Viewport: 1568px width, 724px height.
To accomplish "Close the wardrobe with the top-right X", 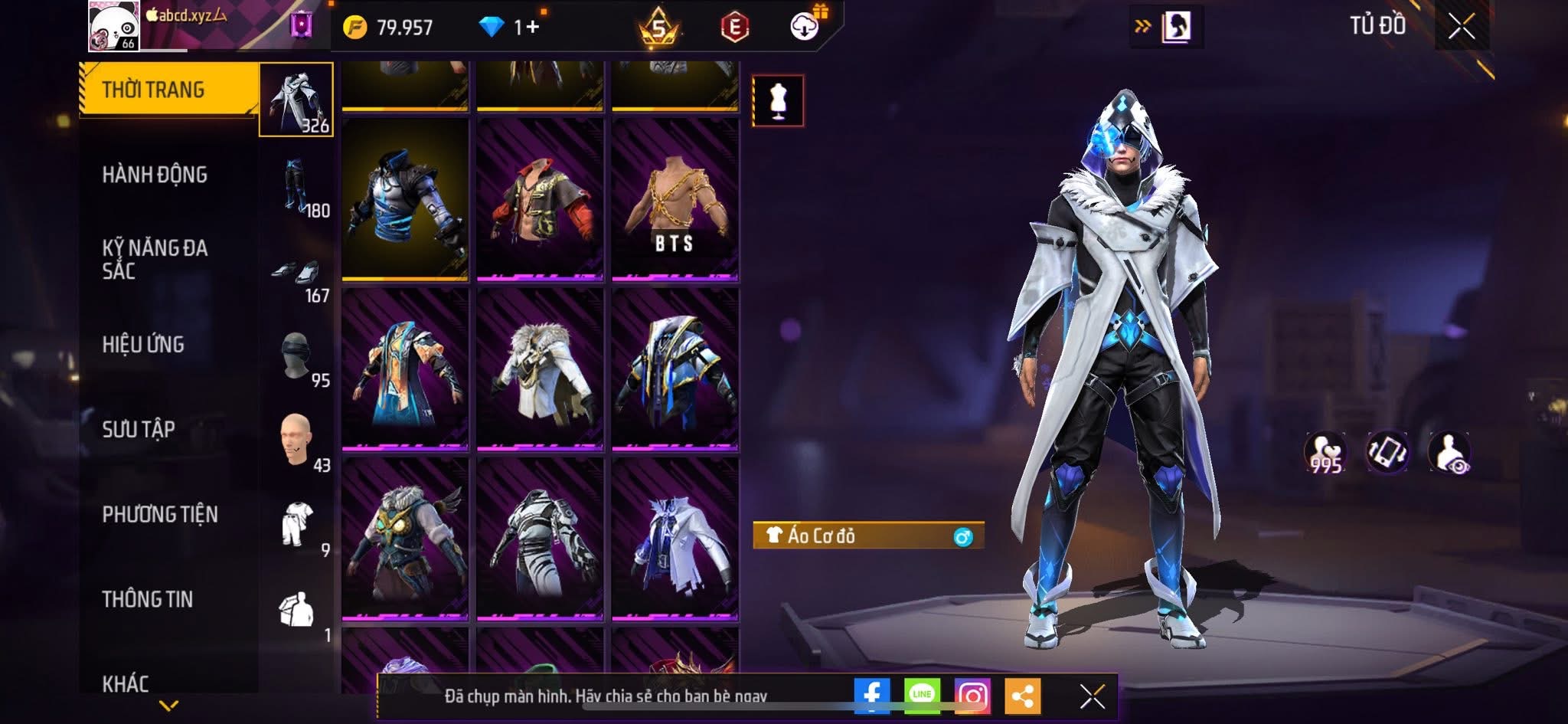I will [x=1461, y=27].
